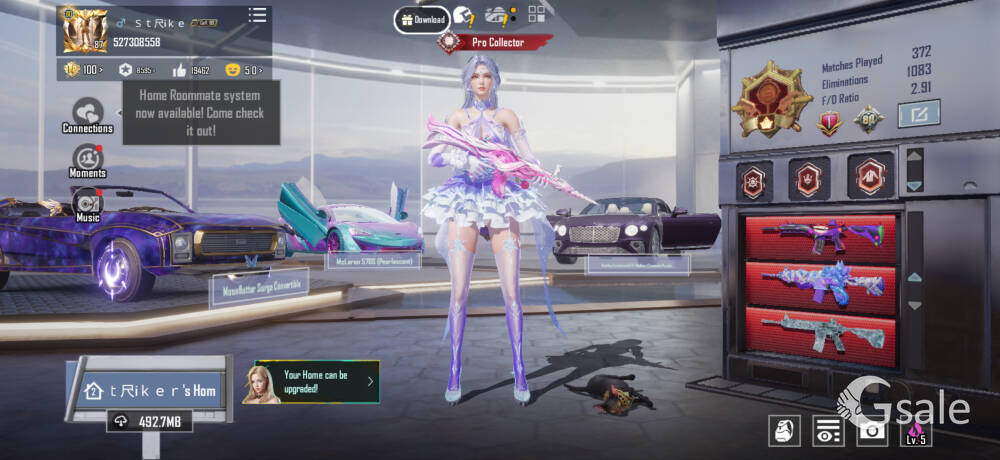The width and height of the screenshot is (1000, 460).
Task: Open the Pro Collector title banner
Action: [x=494, y=43]
